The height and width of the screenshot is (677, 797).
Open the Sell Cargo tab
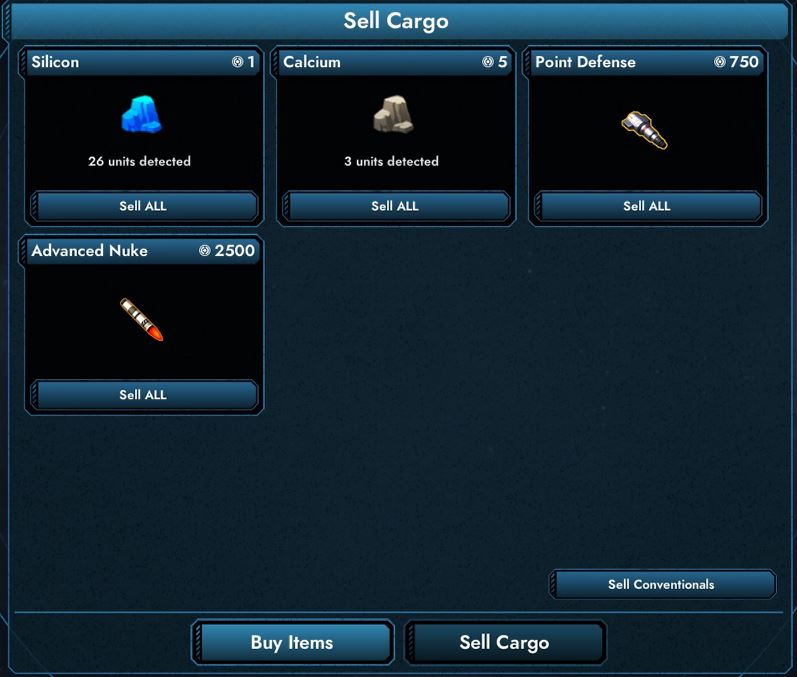point(504,642)
